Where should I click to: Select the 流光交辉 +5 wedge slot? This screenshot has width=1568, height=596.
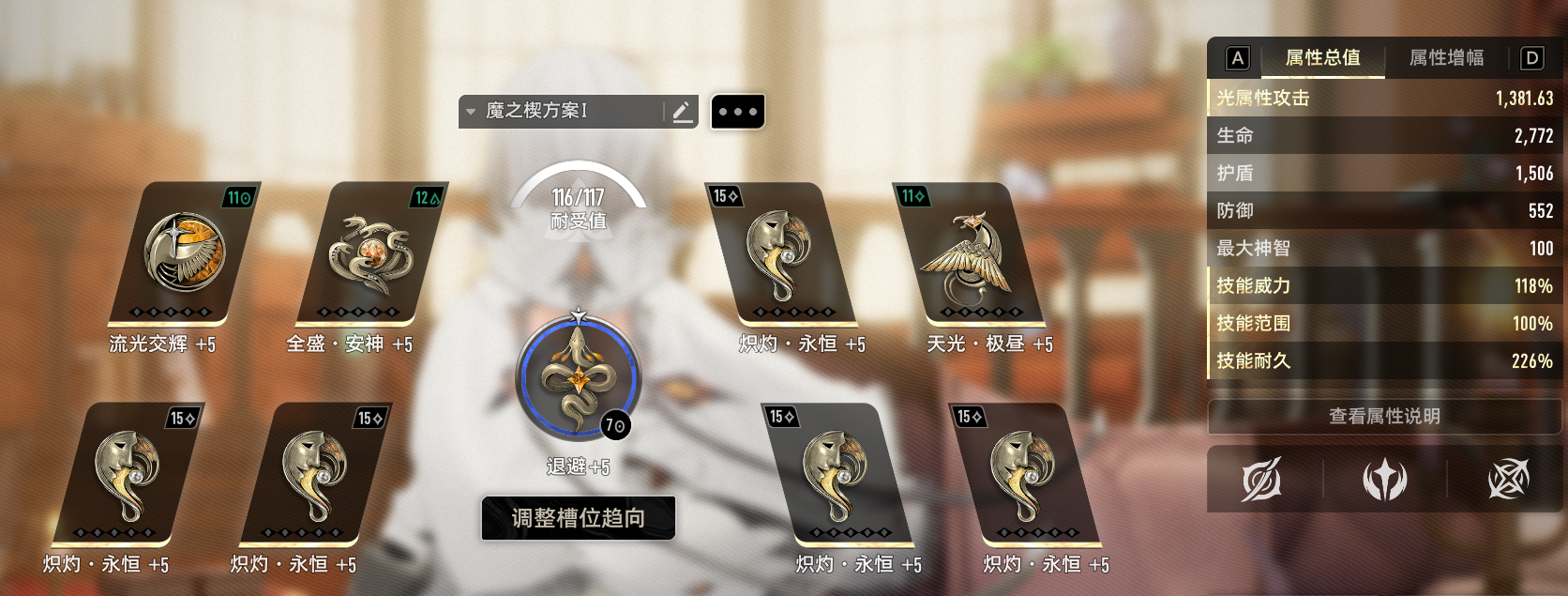184,252
